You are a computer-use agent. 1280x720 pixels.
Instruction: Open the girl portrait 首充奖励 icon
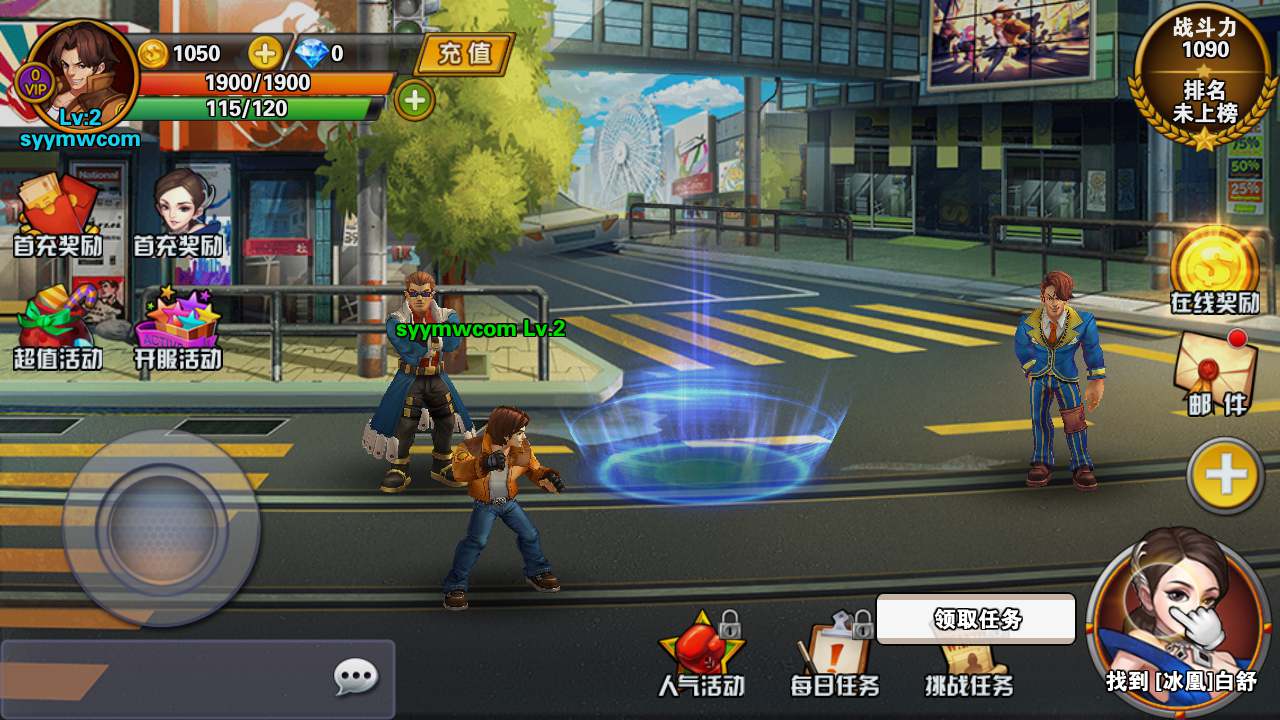pyautogui.click(x=178, y=215)
